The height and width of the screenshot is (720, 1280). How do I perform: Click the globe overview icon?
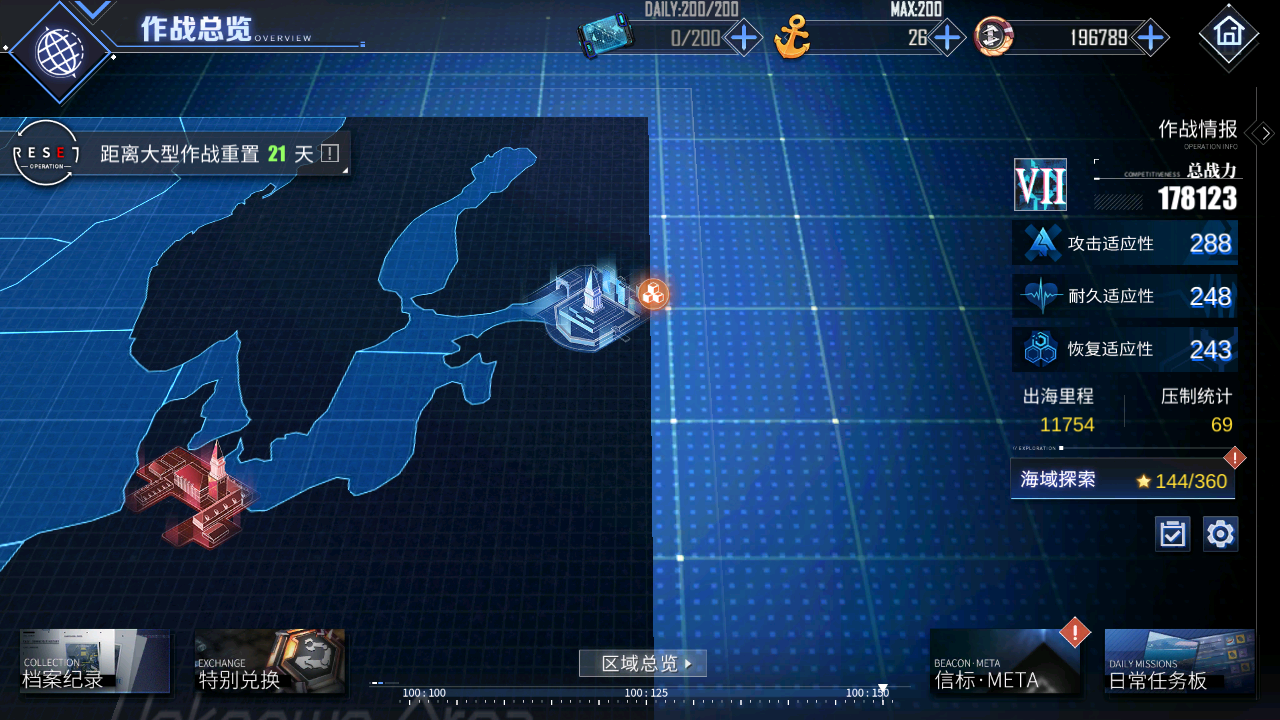click(57, 50)
